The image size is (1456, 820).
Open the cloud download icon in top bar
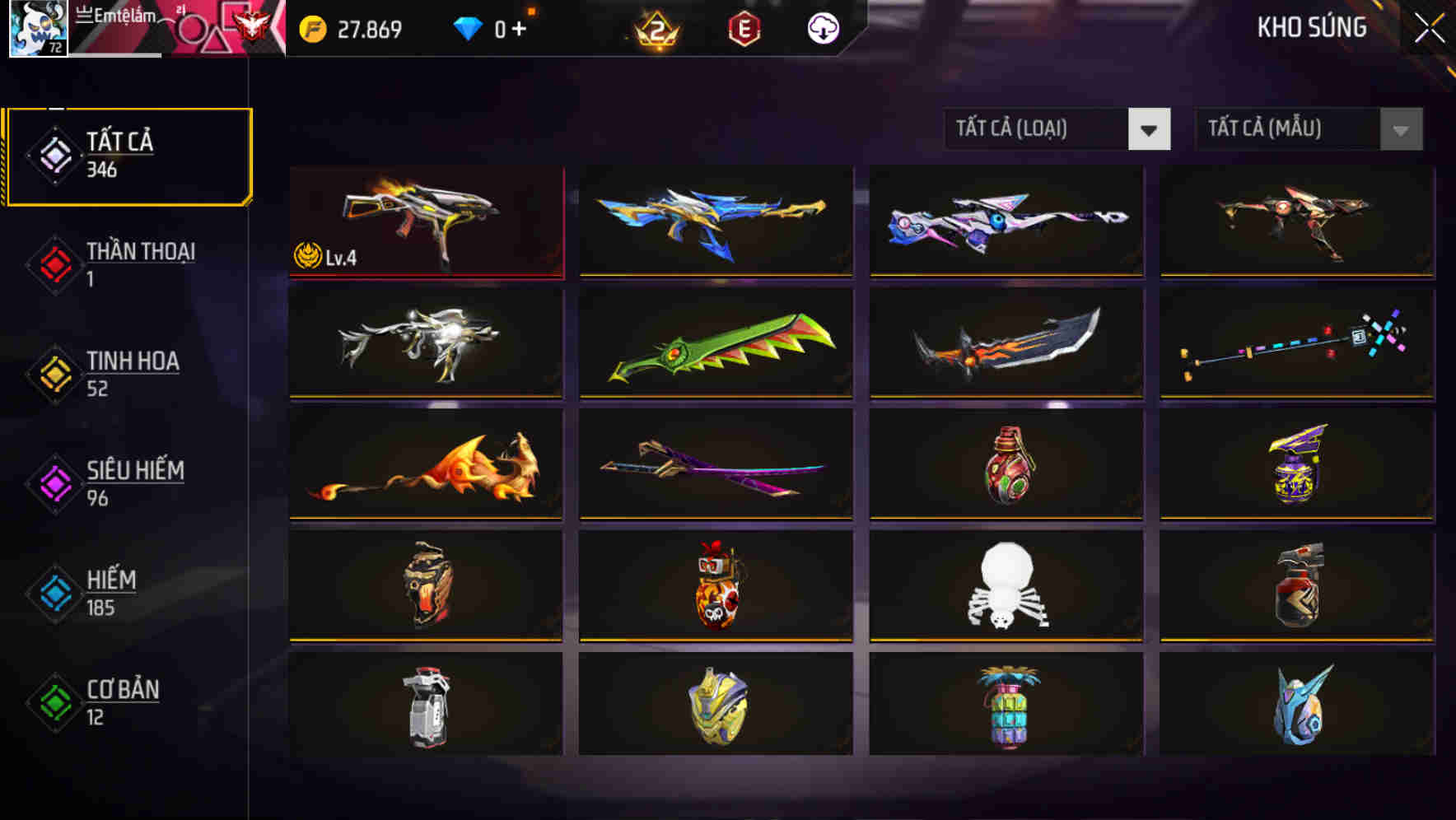(x=823, y=27)
